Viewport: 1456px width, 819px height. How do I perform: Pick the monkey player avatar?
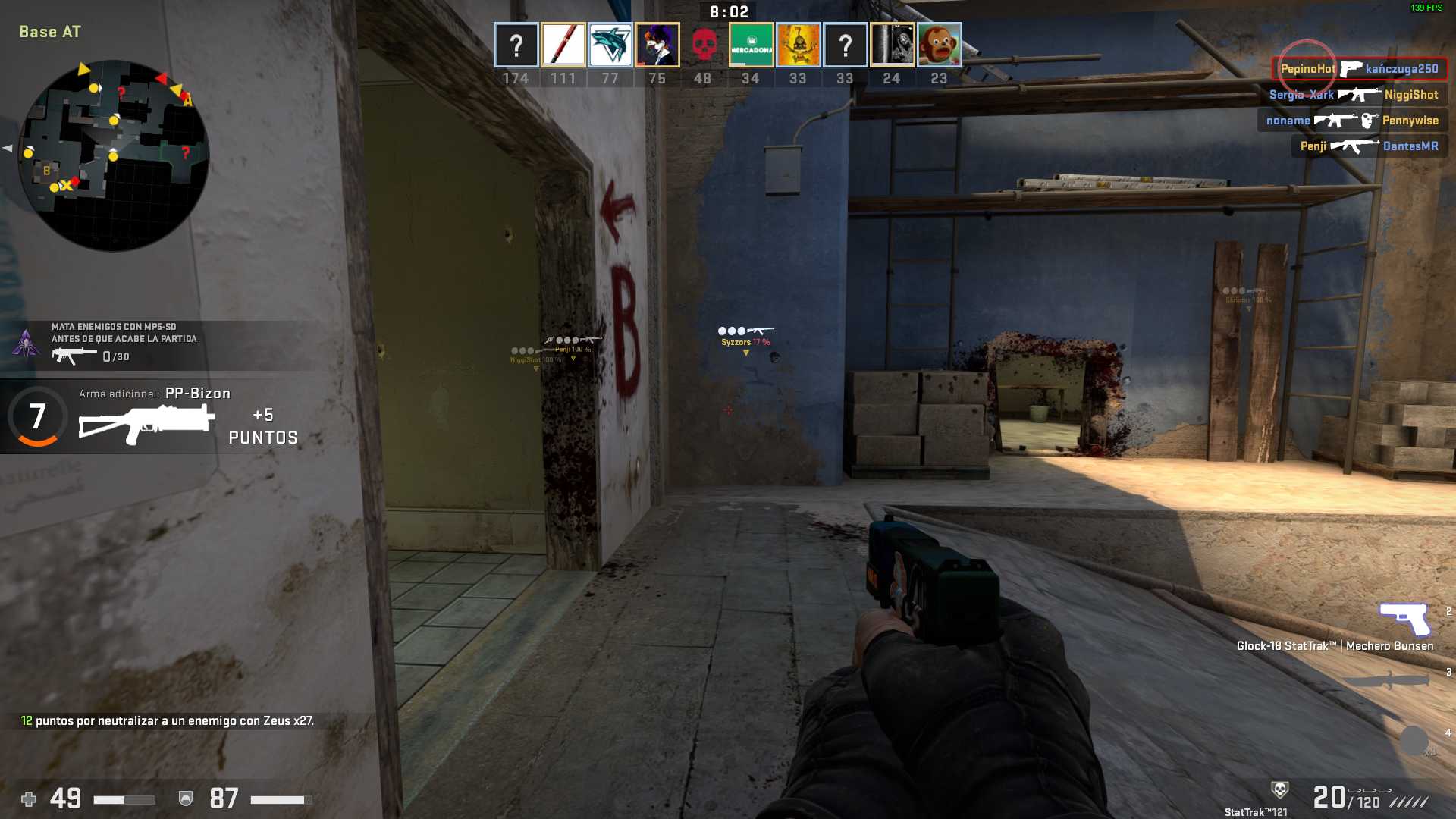pos(939,45)
